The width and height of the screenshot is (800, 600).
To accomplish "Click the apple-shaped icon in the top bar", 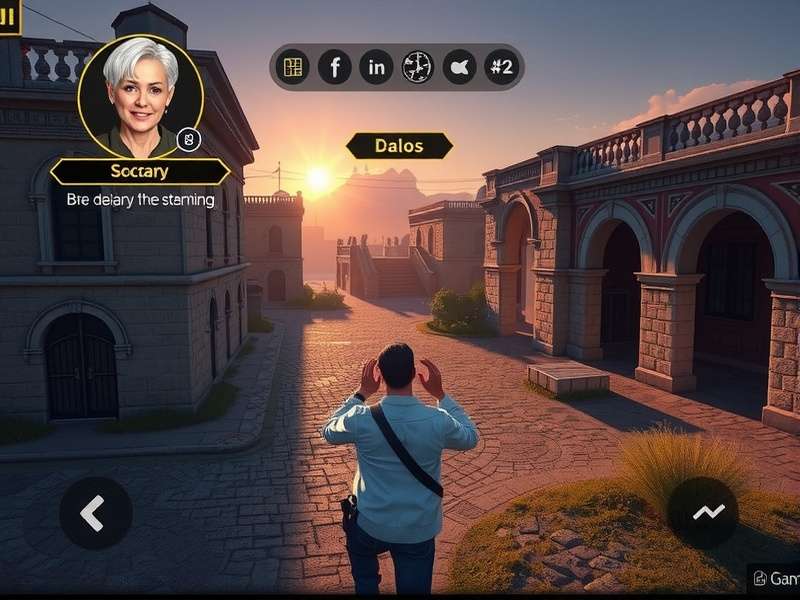I will pos(459,67).
